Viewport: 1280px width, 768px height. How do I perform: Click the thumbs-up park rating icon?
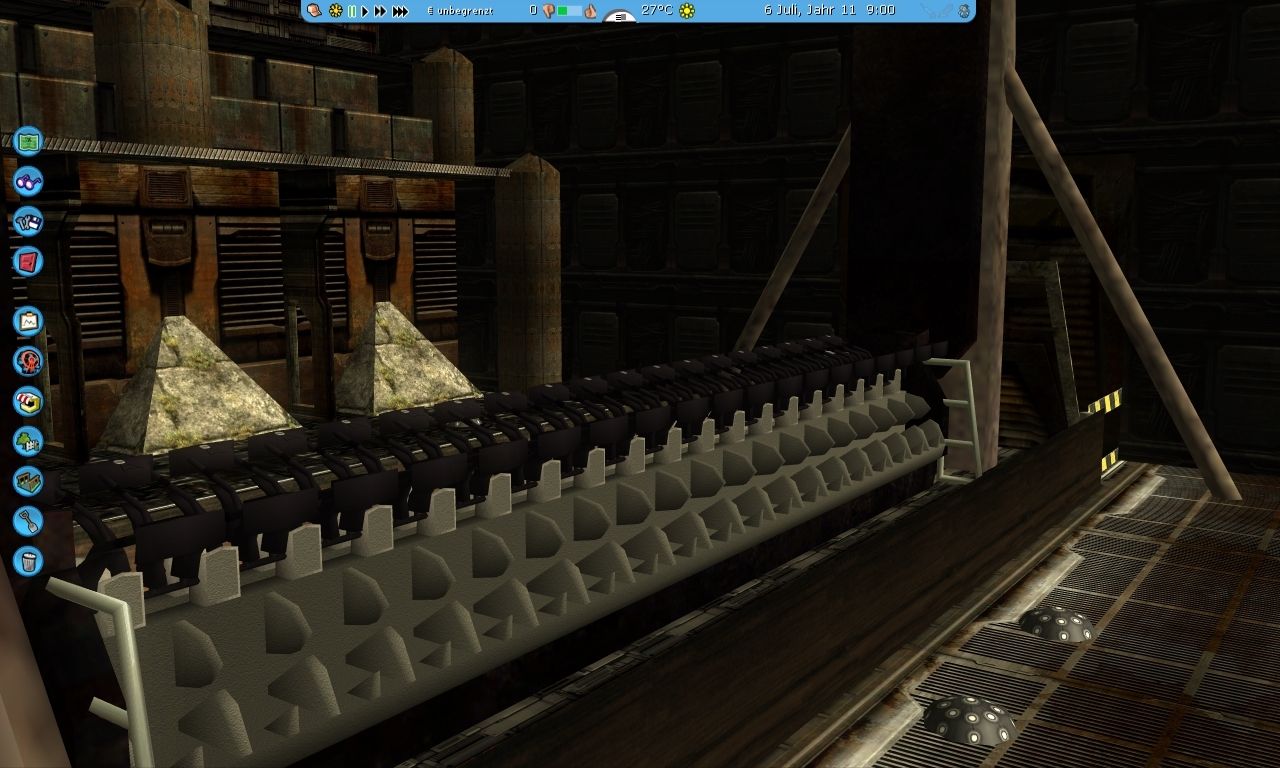590,11
